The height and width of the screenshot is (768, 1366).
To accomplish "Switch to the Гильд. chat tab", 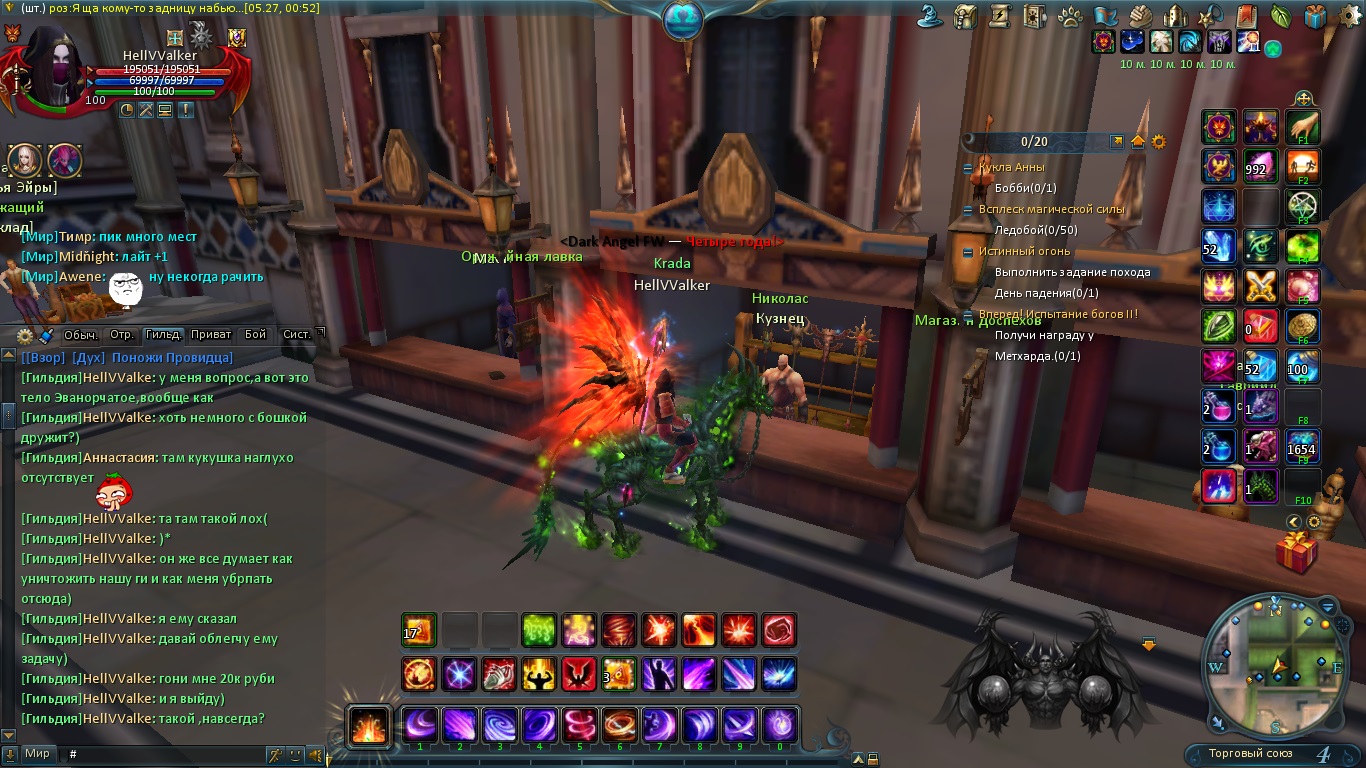I will pos(162,335).
